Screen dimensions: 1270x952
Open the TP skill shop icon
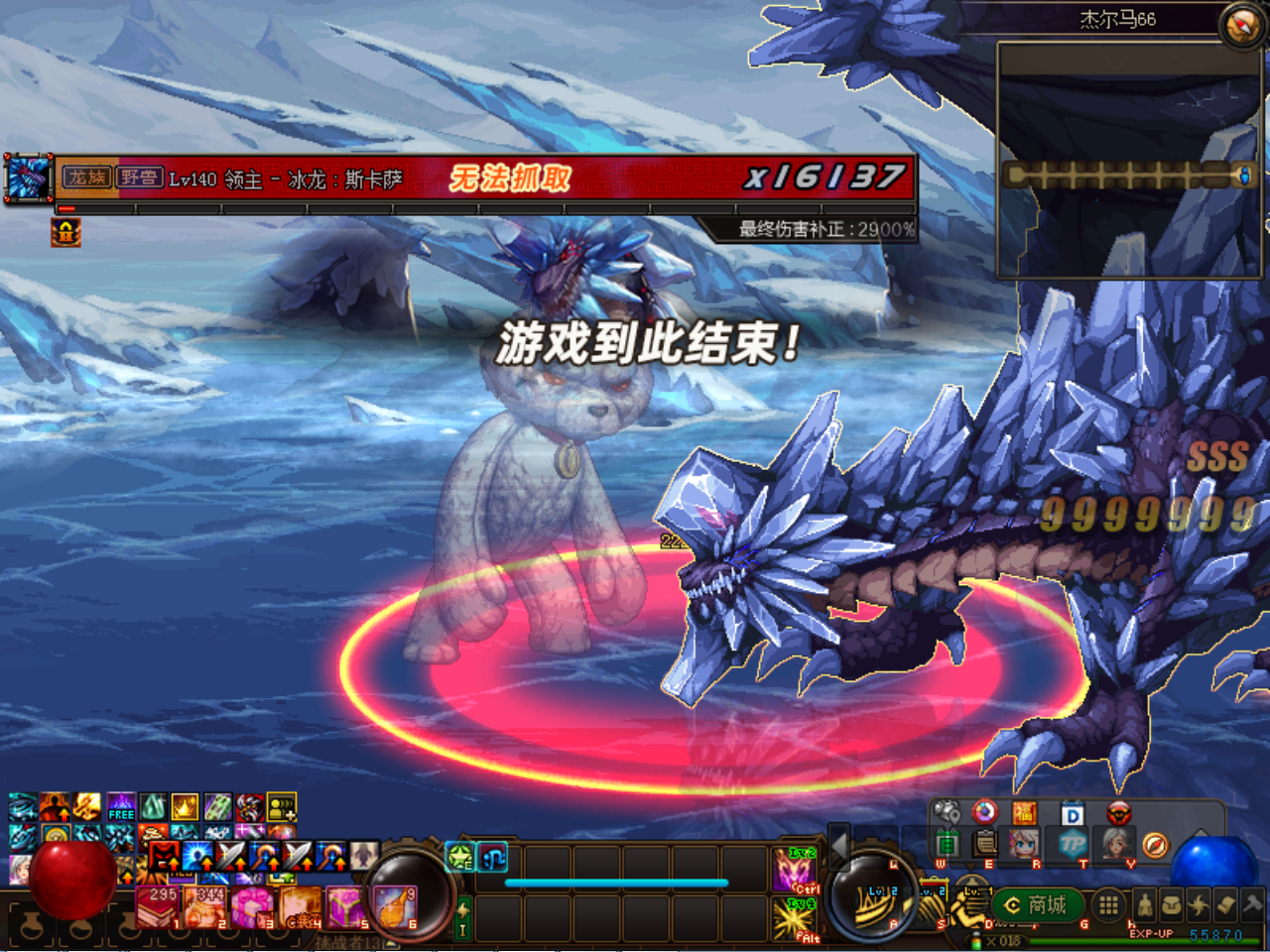coord(1072,844)
